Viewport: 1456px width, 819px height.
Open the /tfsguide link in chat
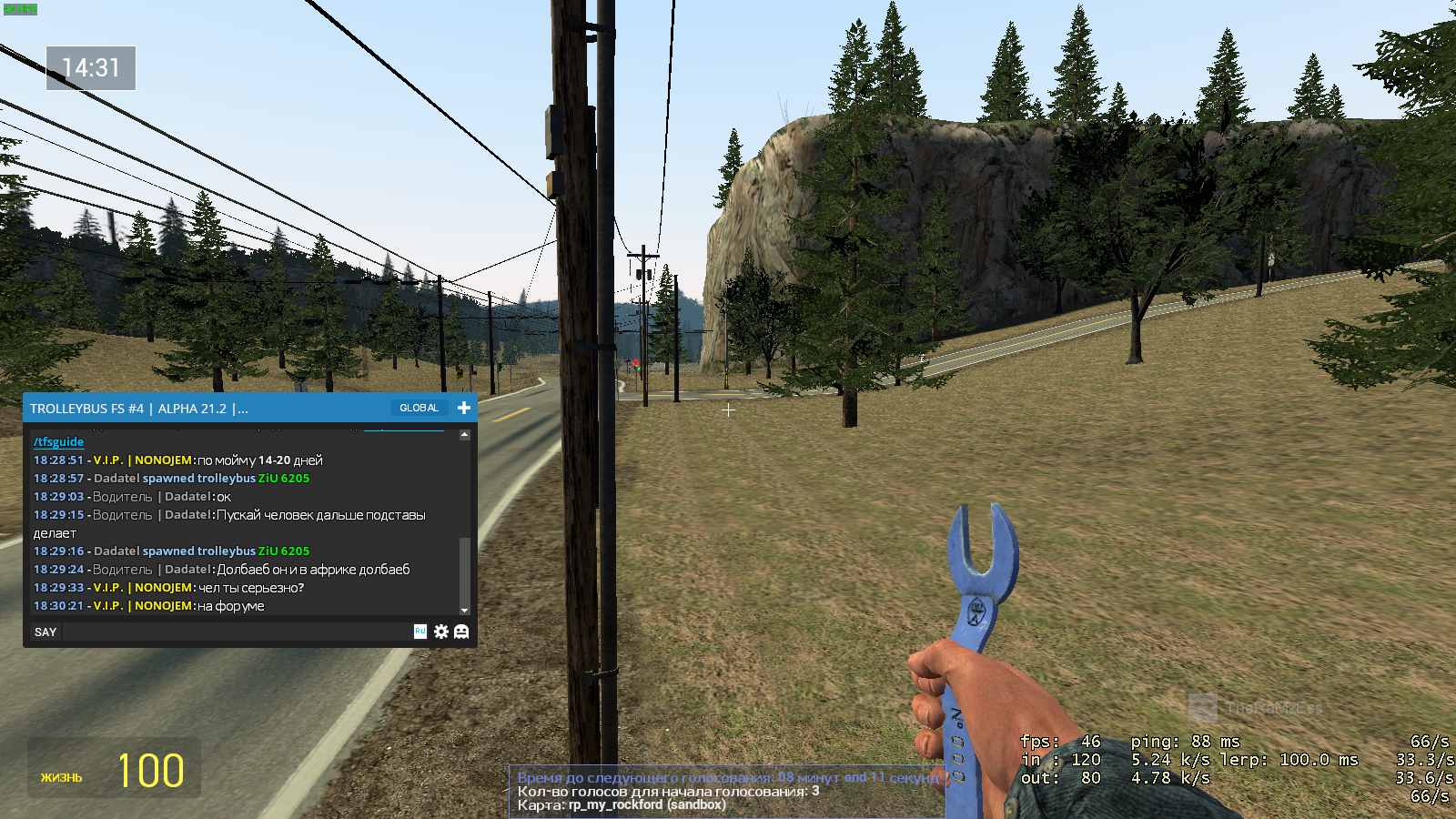[x=58, y=441]
